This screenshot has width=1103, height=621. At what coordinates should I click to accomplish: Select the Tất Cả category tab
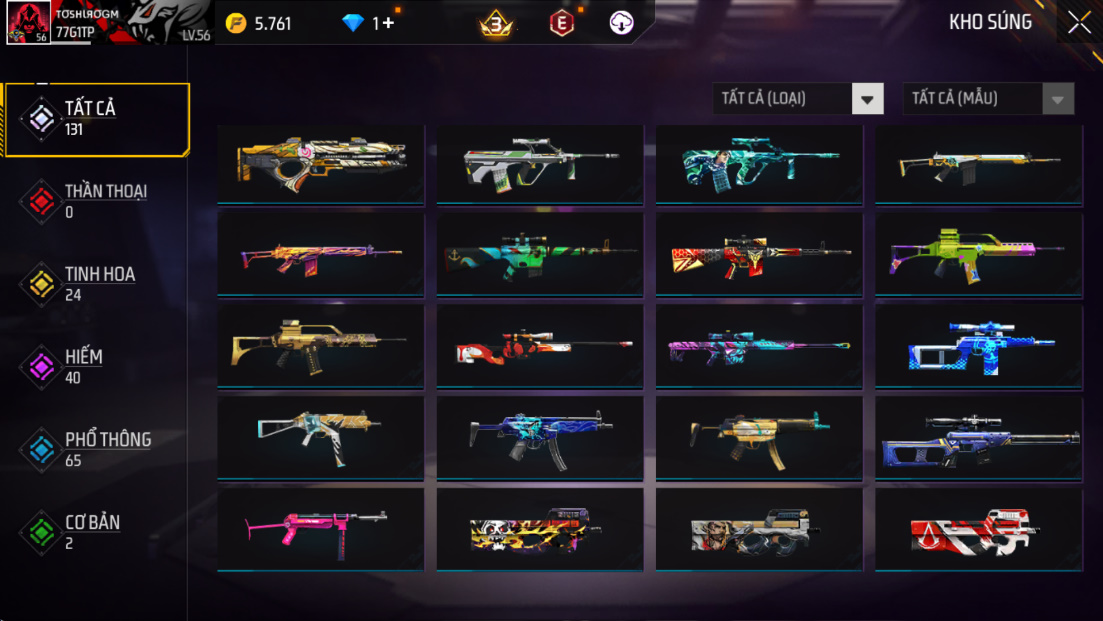click(96, 119)
